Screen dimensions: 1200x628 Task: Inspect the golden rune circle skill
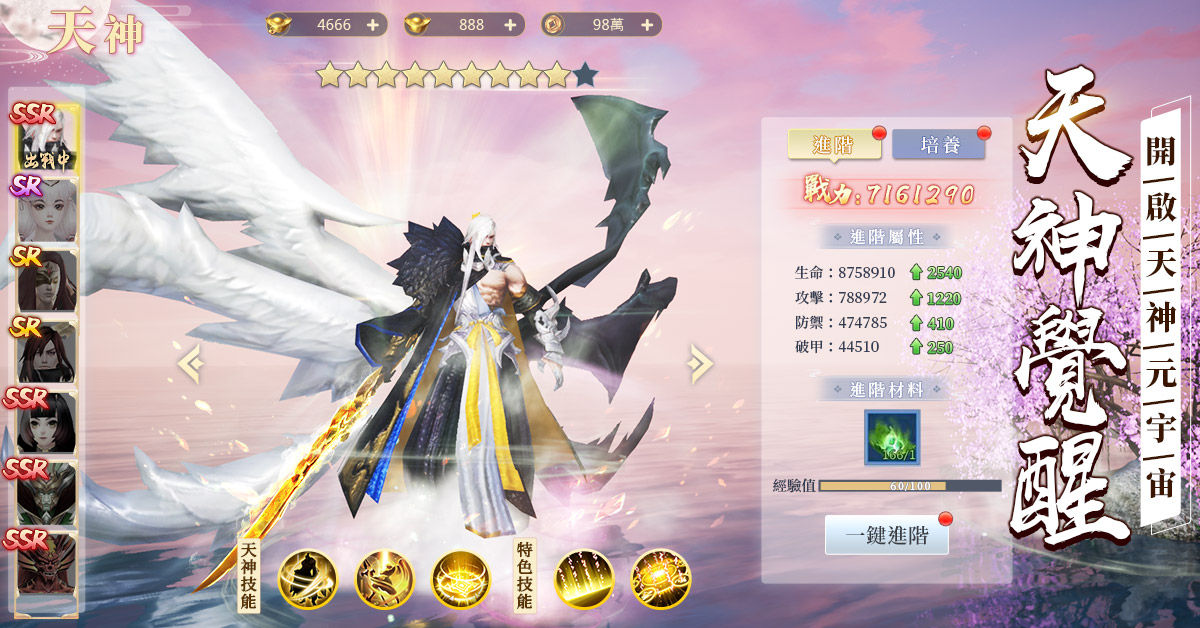tap(461, 579)
